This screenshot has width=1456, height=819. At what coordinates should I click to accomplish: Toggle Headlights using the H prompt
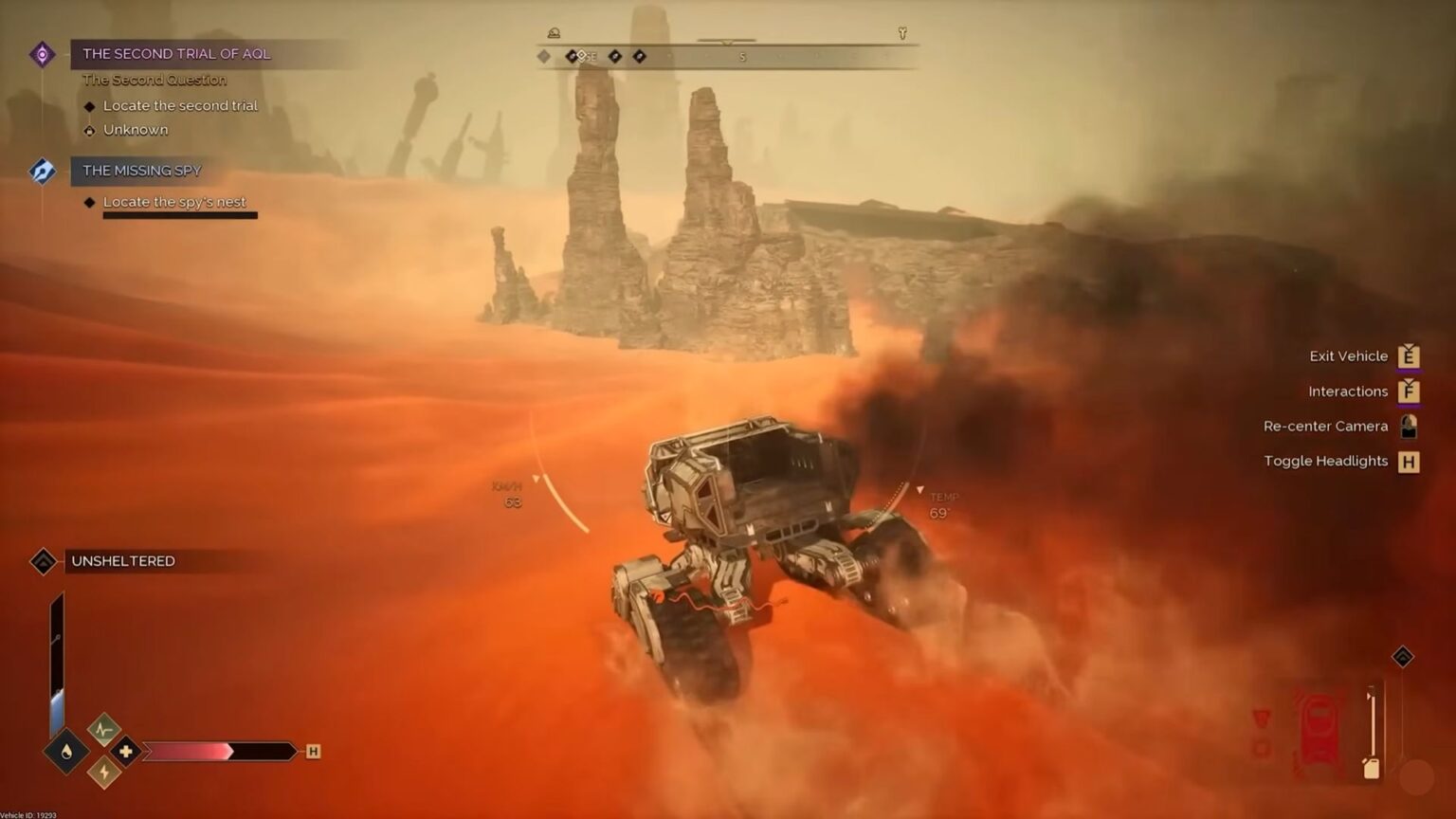click(x=1410, y=462)
